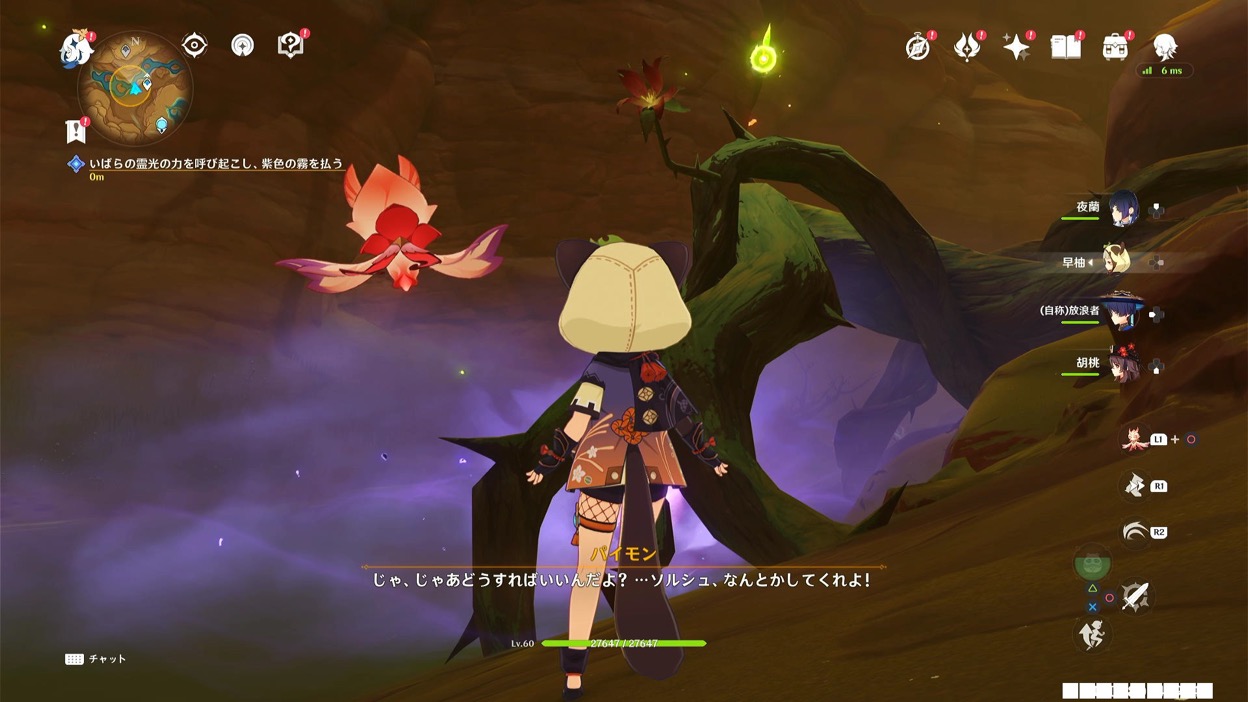Image resolution: width=1248 pixels, height=702 pixels.
Task: Open the backpack inventory
Action: 1115,47
